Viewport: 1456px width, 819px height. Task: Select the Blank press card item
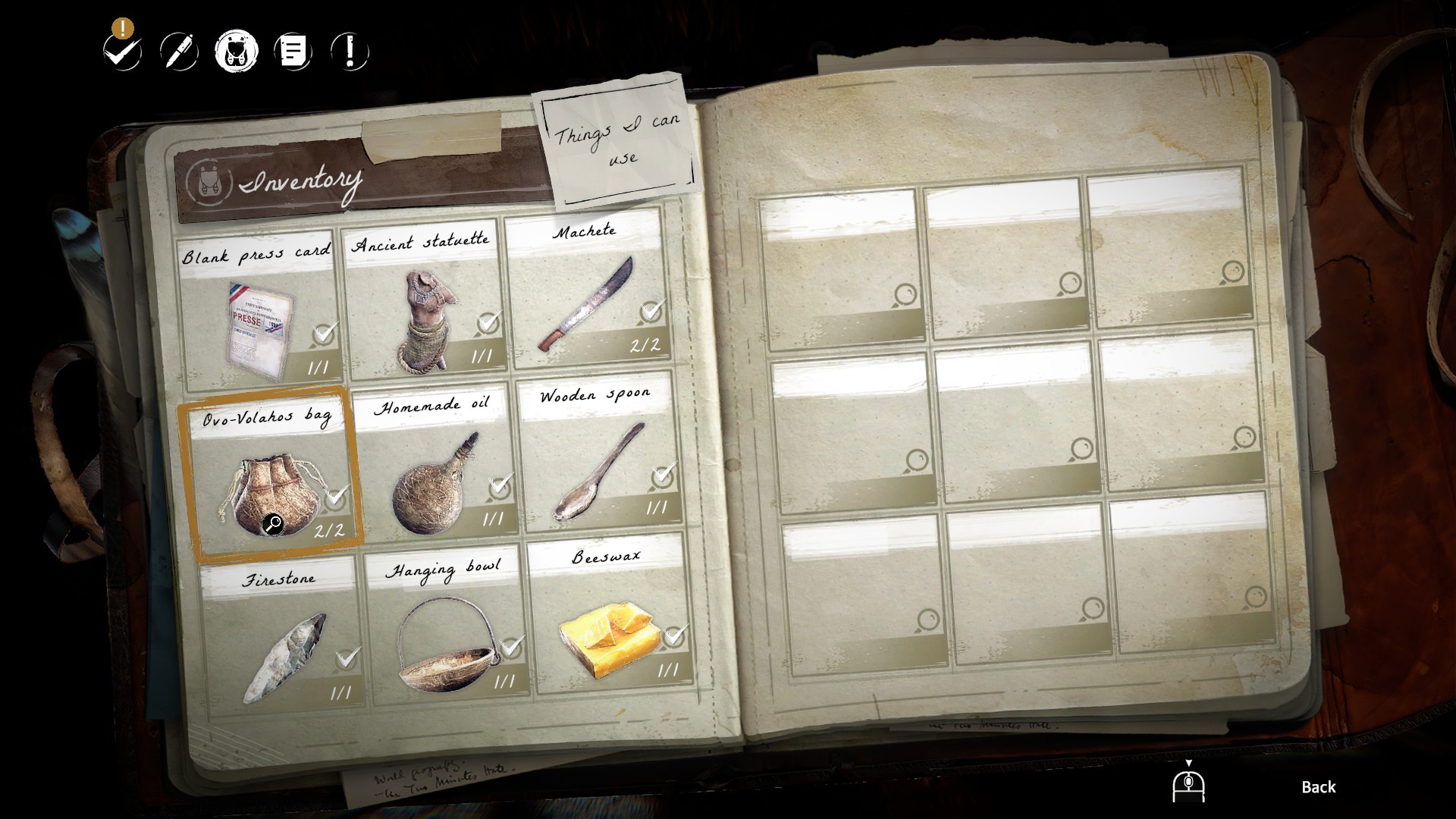258,311
